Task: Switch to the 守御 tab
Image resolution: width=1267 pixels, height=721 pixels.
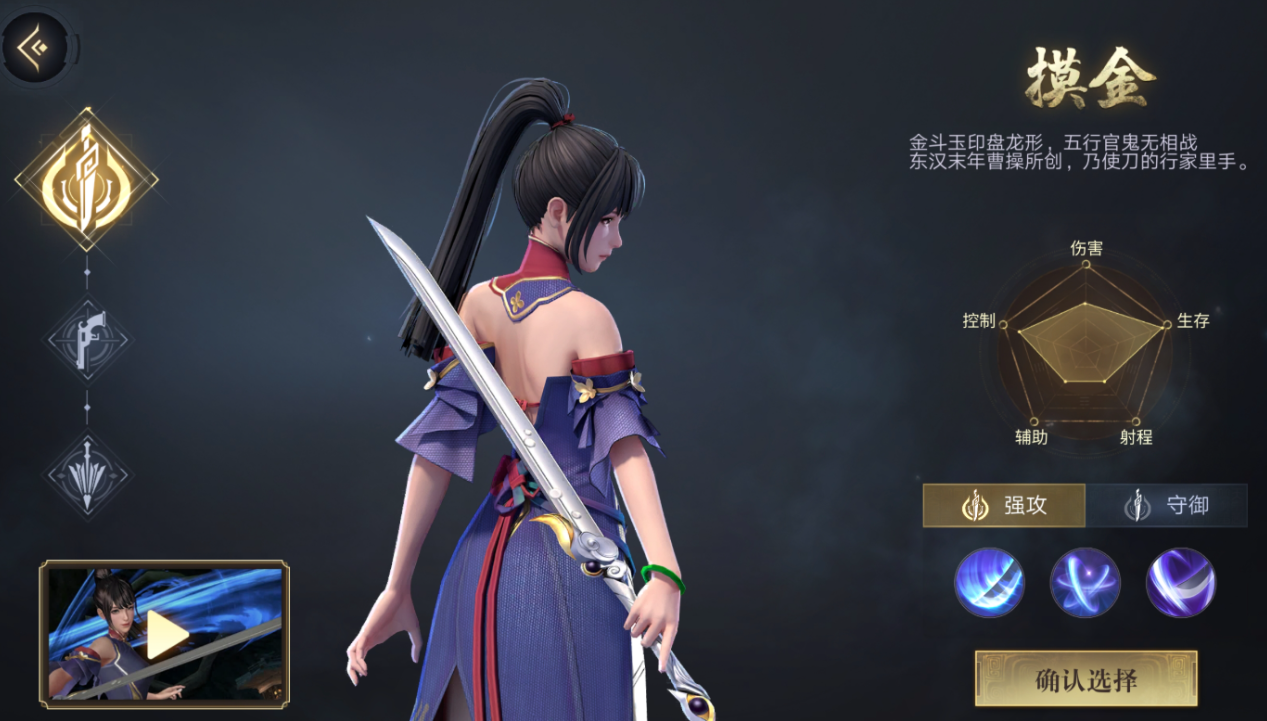Action: 1167,505
